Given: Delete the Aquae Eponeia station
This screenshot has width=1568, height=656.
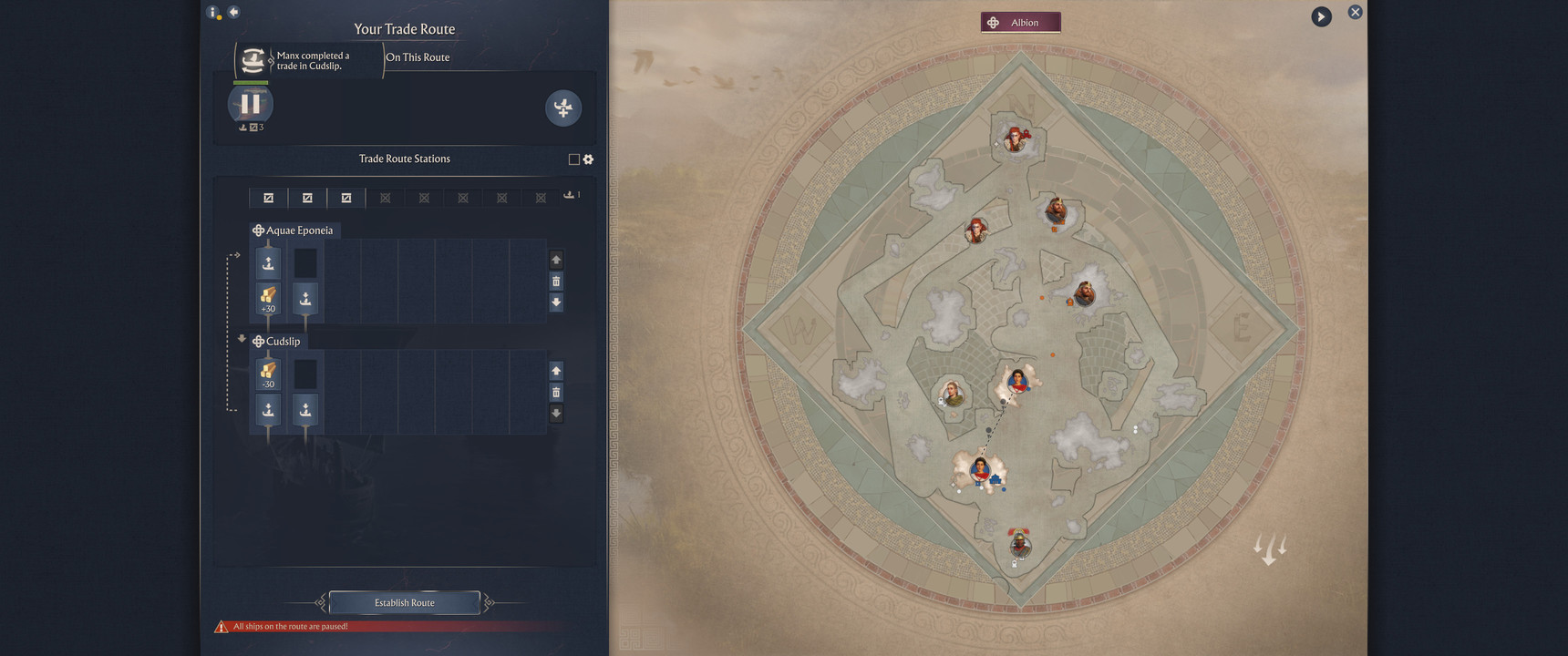Looking at the screenshot, I should (556, 281).
